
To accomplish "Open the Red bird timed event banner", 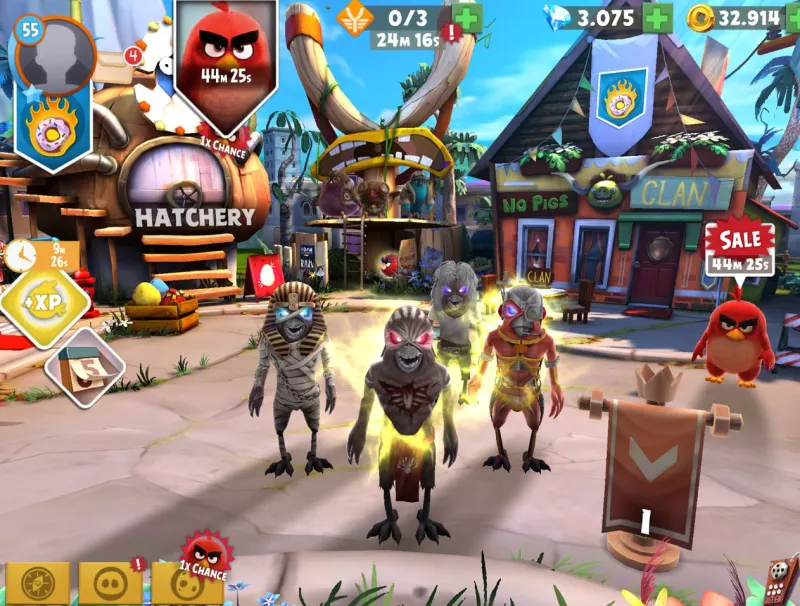I will 225,63.
